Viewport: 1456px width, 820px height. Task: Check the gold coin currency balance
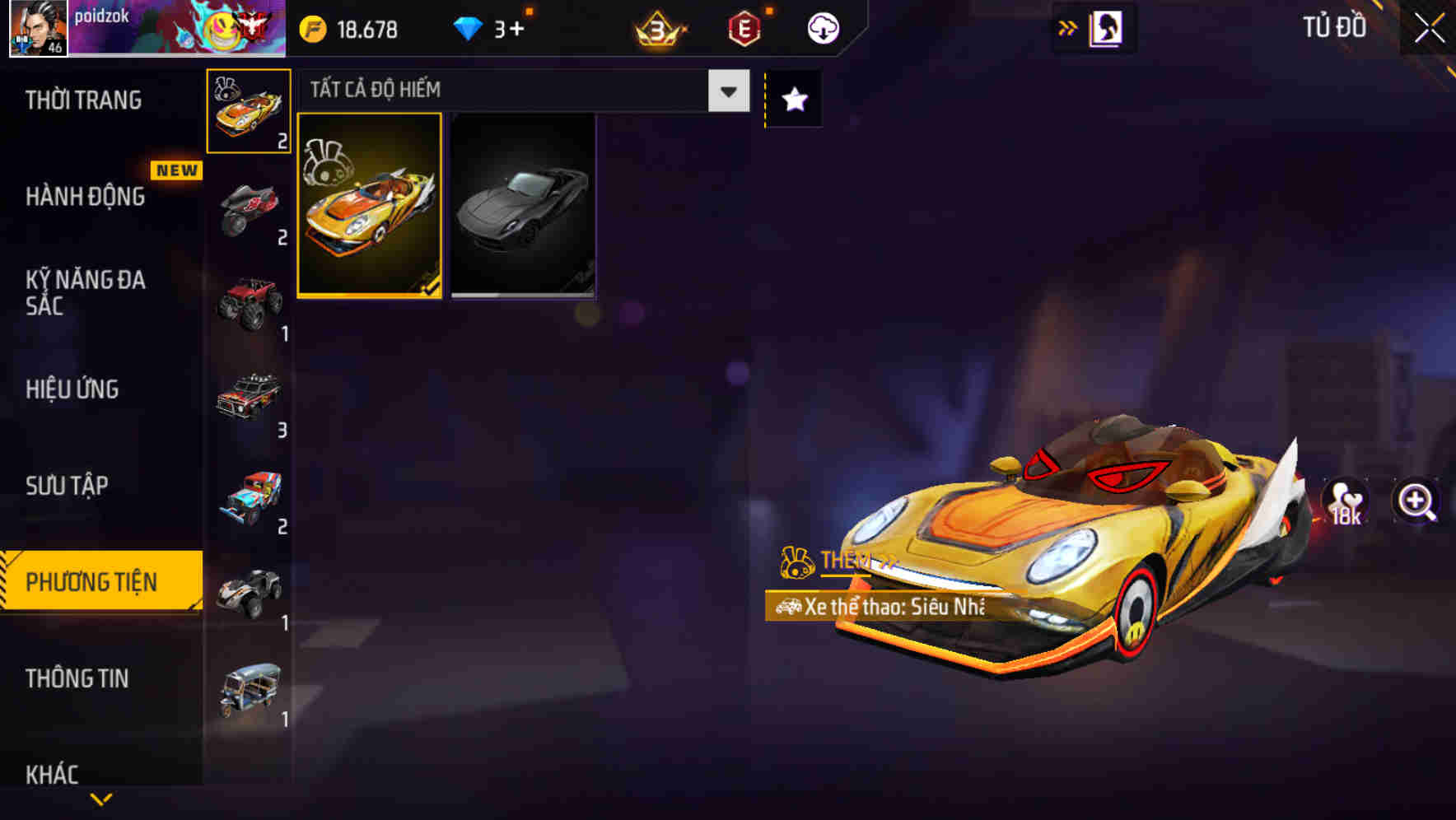pos(350,27)
